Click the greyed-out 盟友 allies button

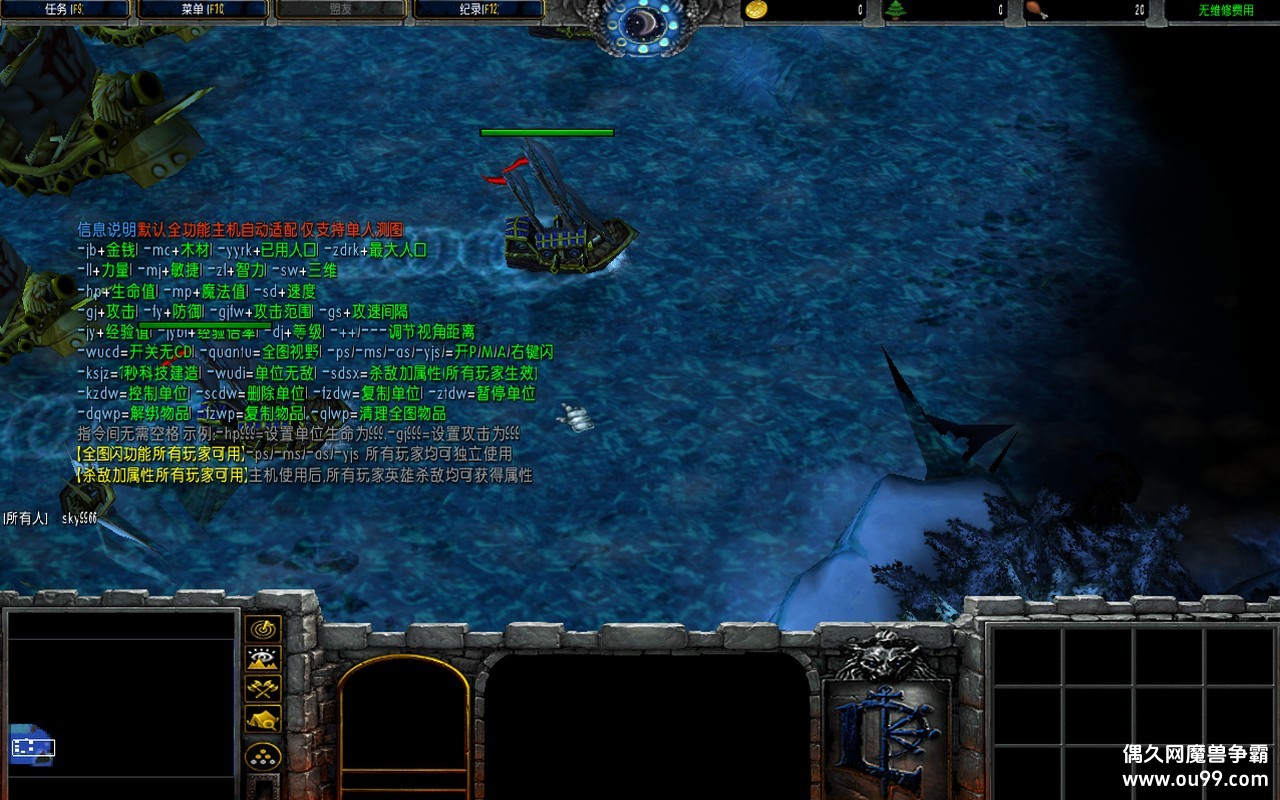tap(340, 10)
